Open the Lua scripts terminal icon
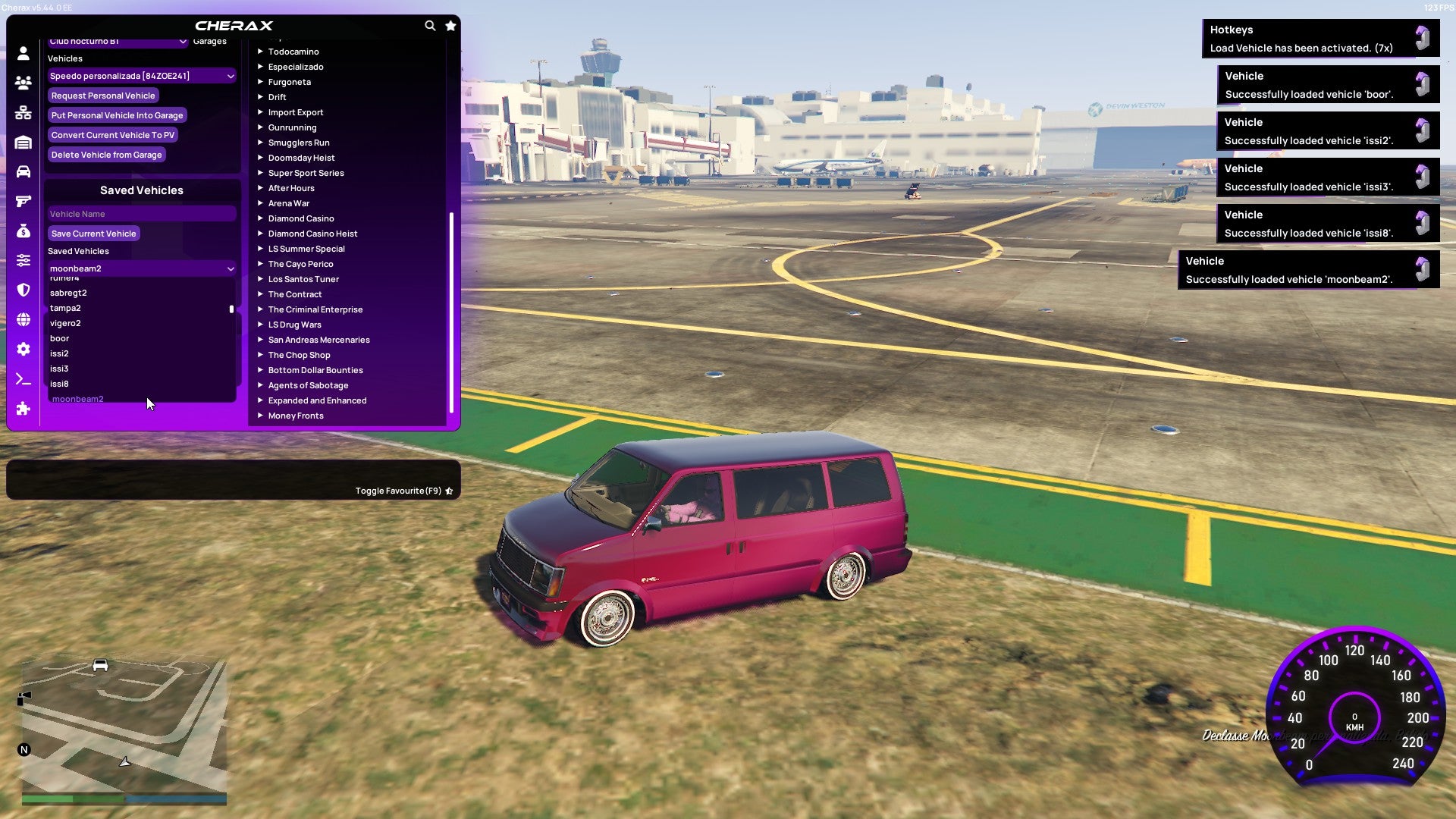Viewport: 1456px width, 819px height. coord(23,379)
